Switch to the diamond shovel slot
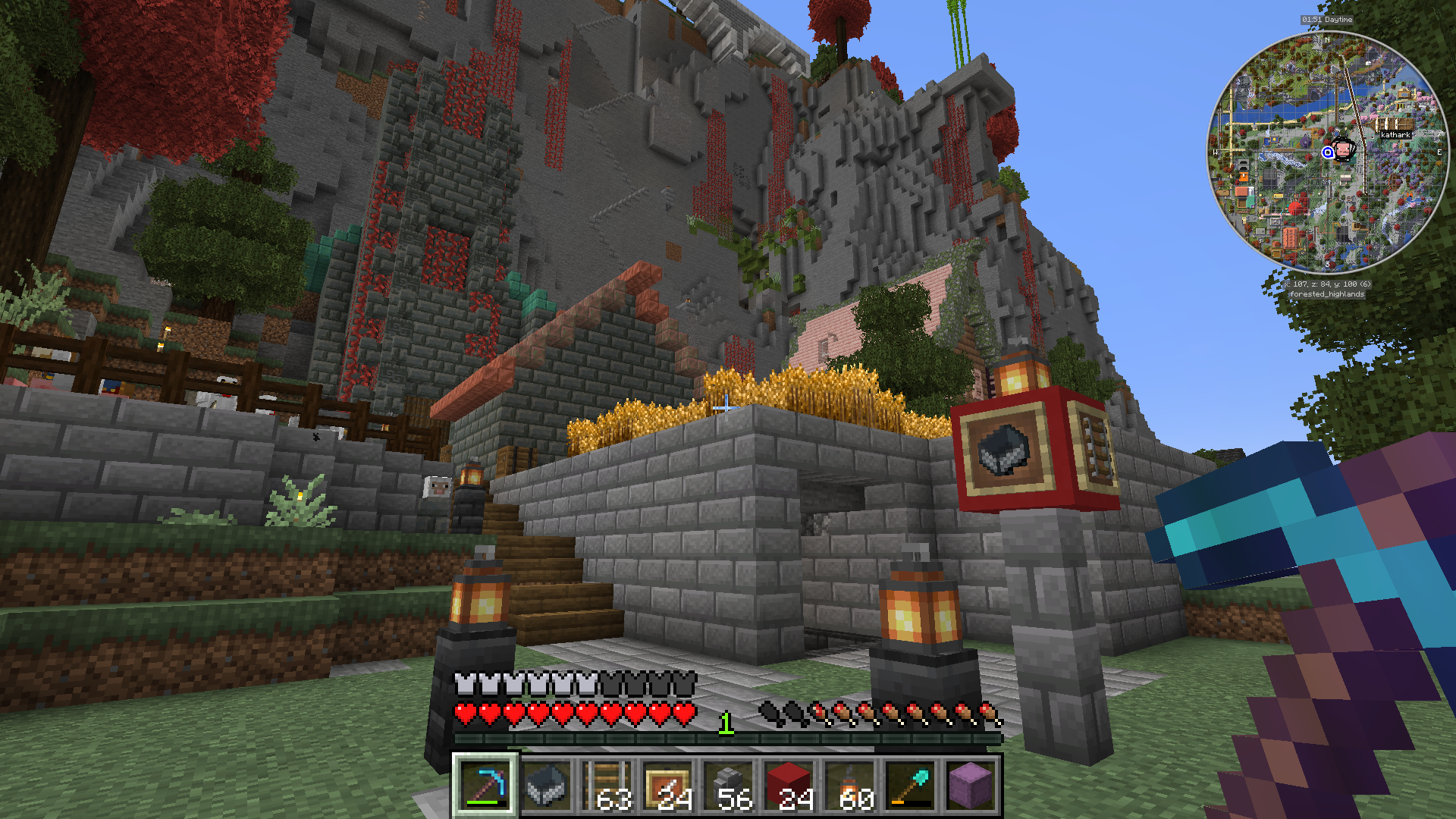Image resolution: width=1456 pixels, height=819 pixels. (x=910, y=786)
